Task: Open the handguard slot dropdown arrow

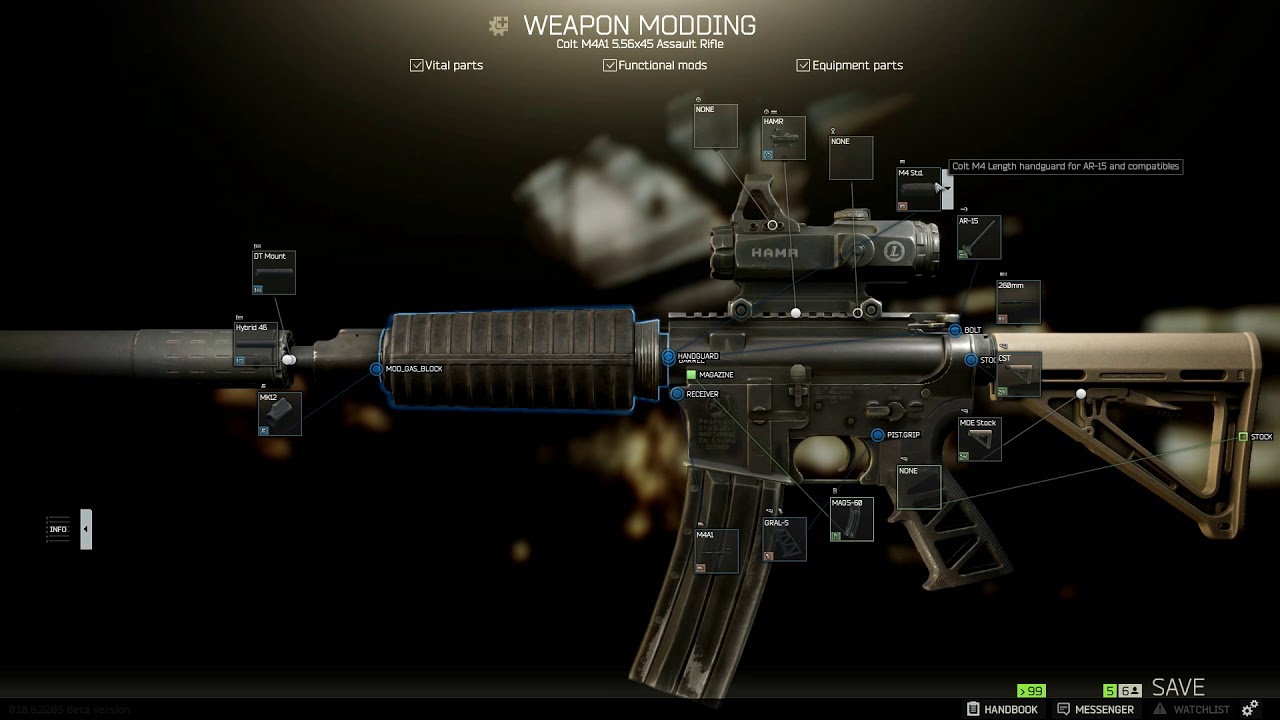Action: (945, 188)
